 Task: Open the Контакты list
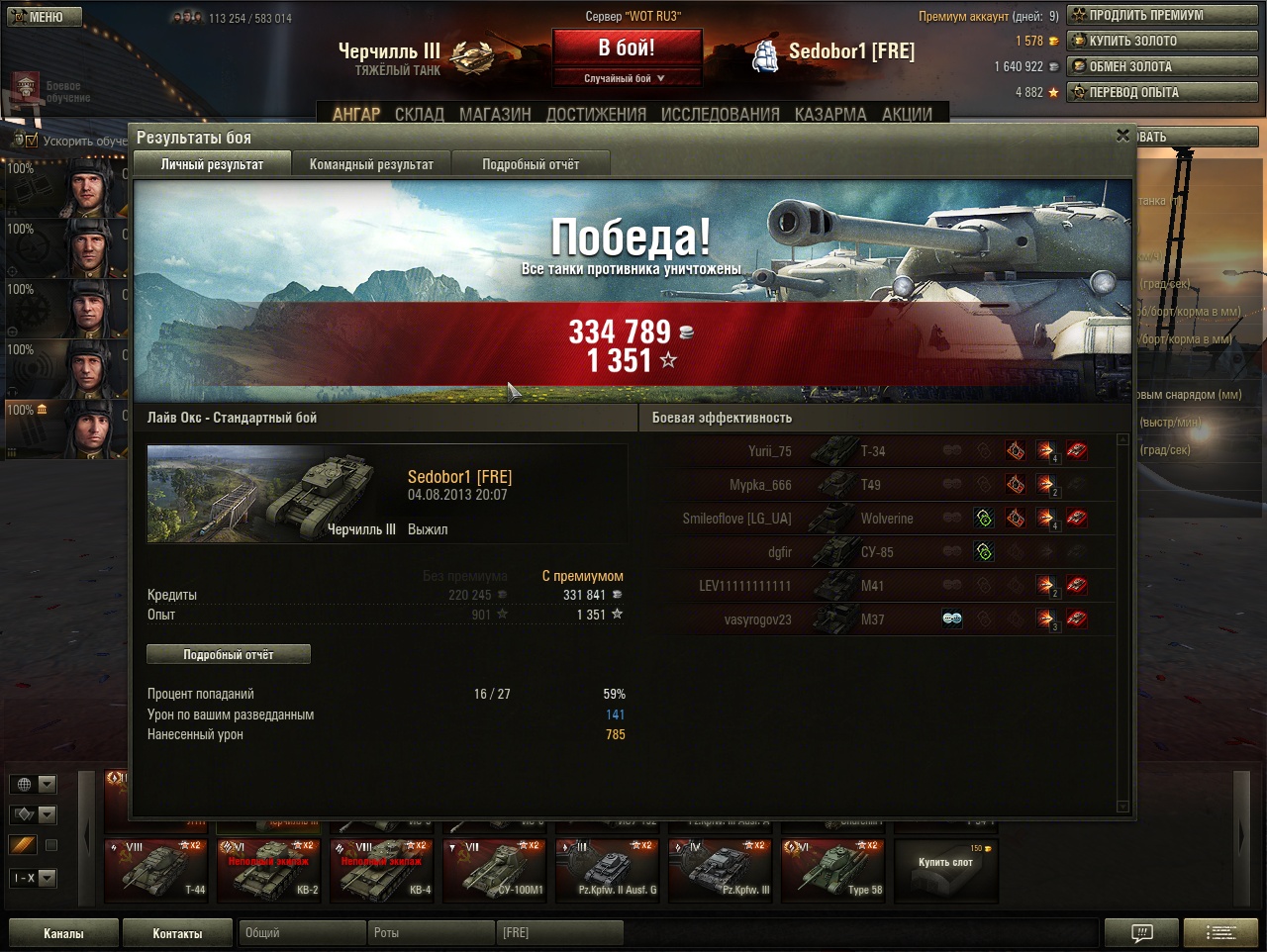click(177, 933)
